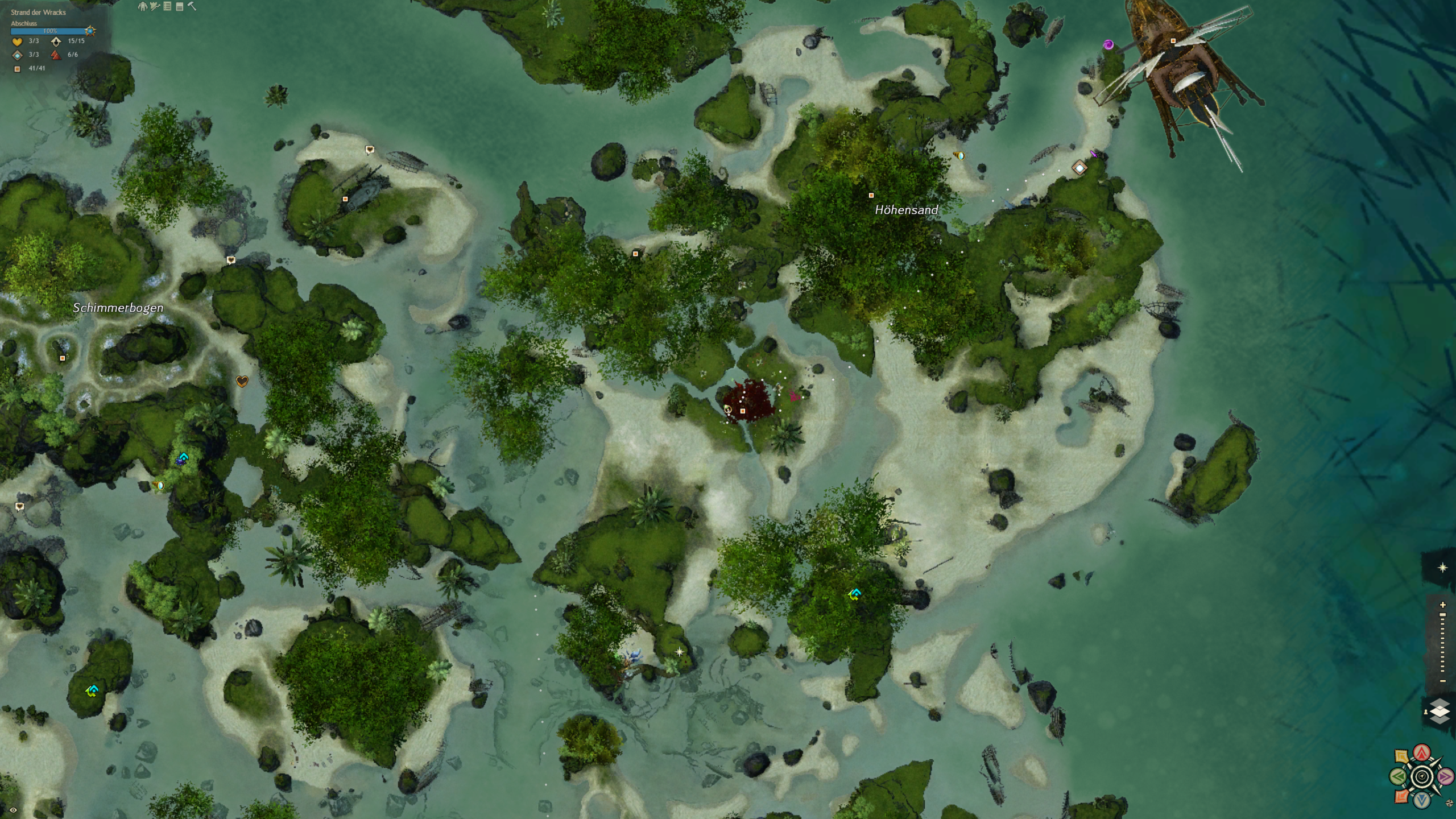This screenshot has height=819, width=1456.
Task: Click the tower-and-arrow icon in top toolbar
Action: click(155, 7)
